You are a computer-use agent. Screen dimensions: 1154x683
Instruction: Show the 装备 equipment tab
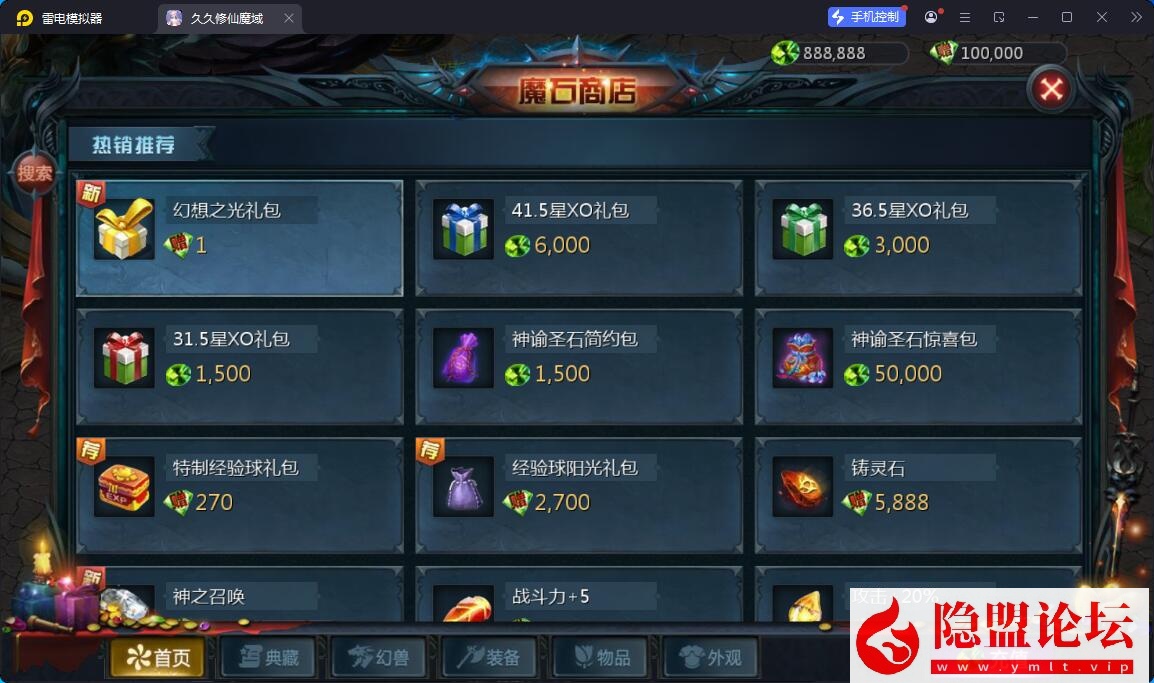pyautogui.click(x=488, y=657)
